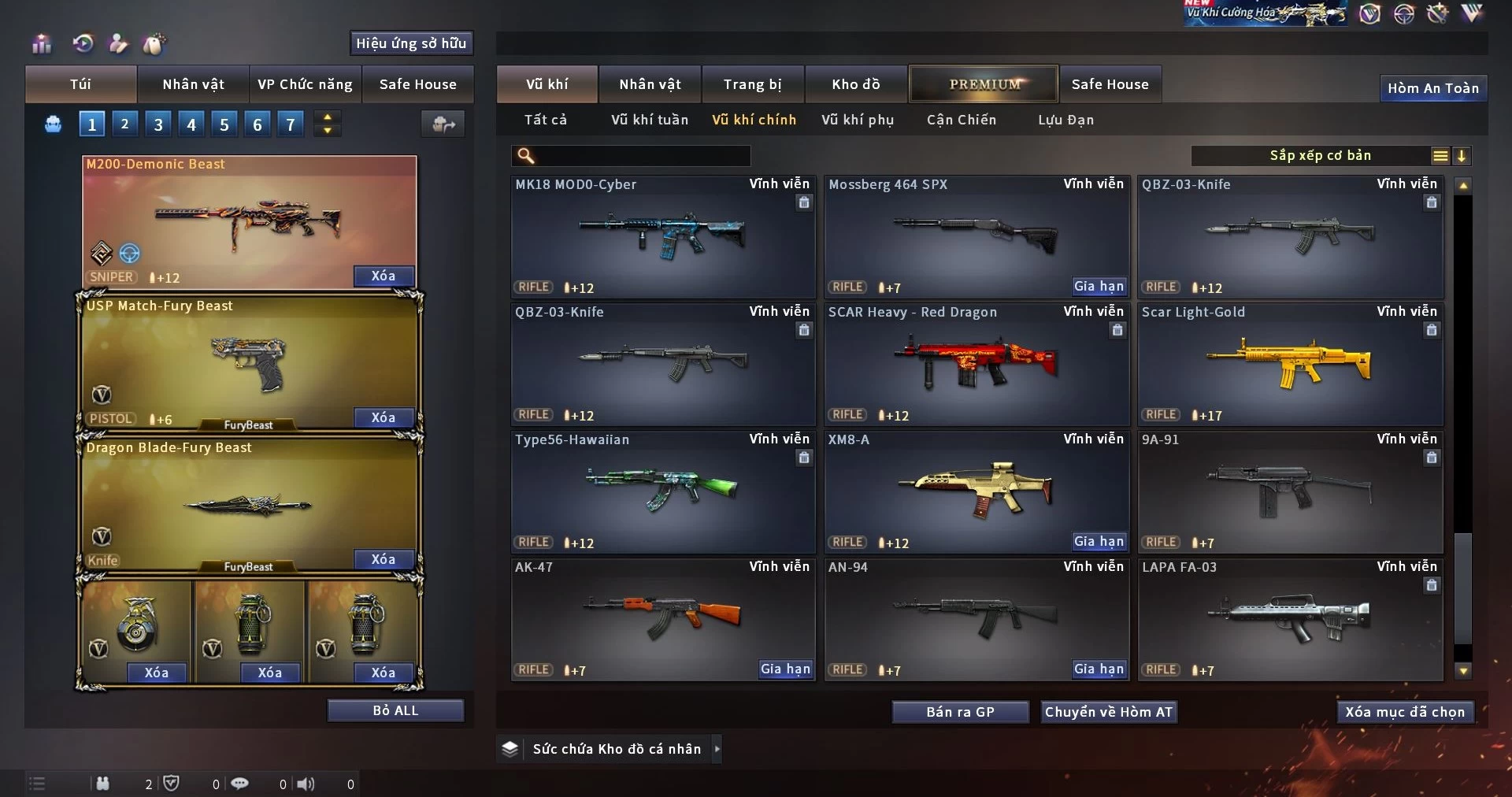
Task: Extend the Mossberg 464 SPX with Gia hạn
Action: [1099, 287]
